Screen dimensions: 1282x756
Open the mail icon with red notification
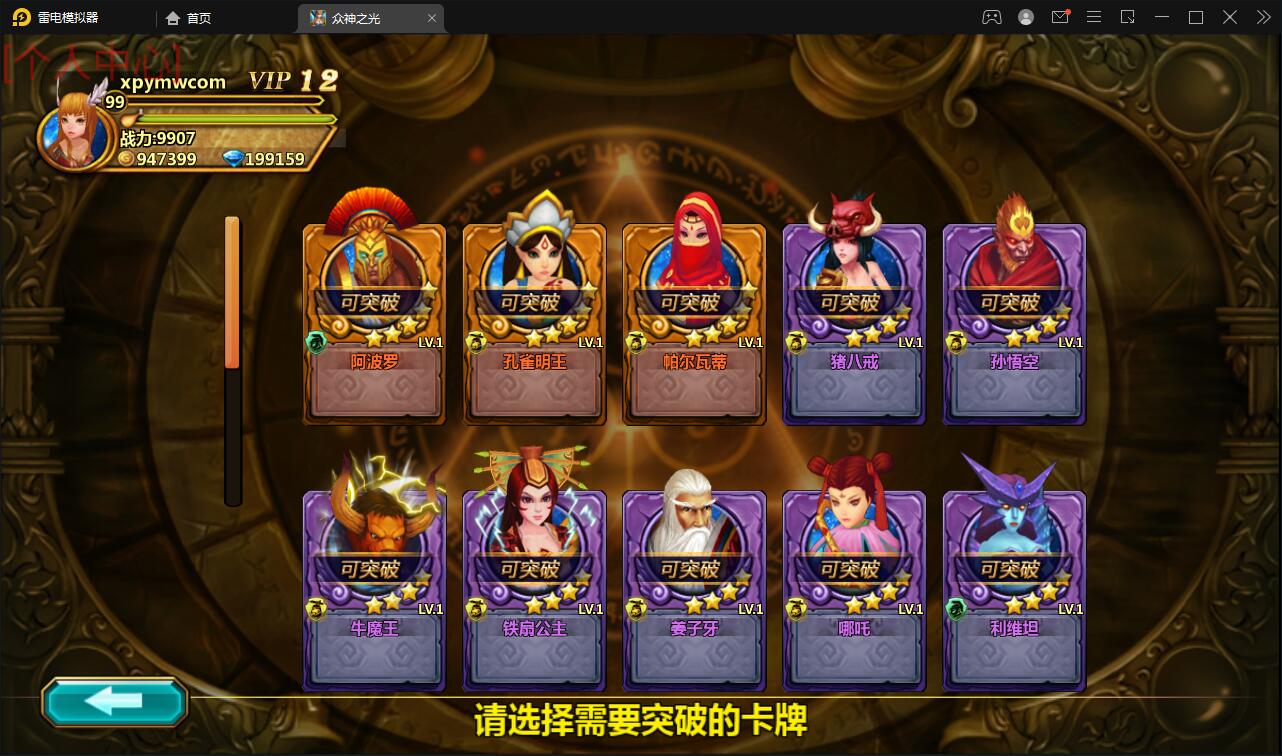pos(1060,17)
